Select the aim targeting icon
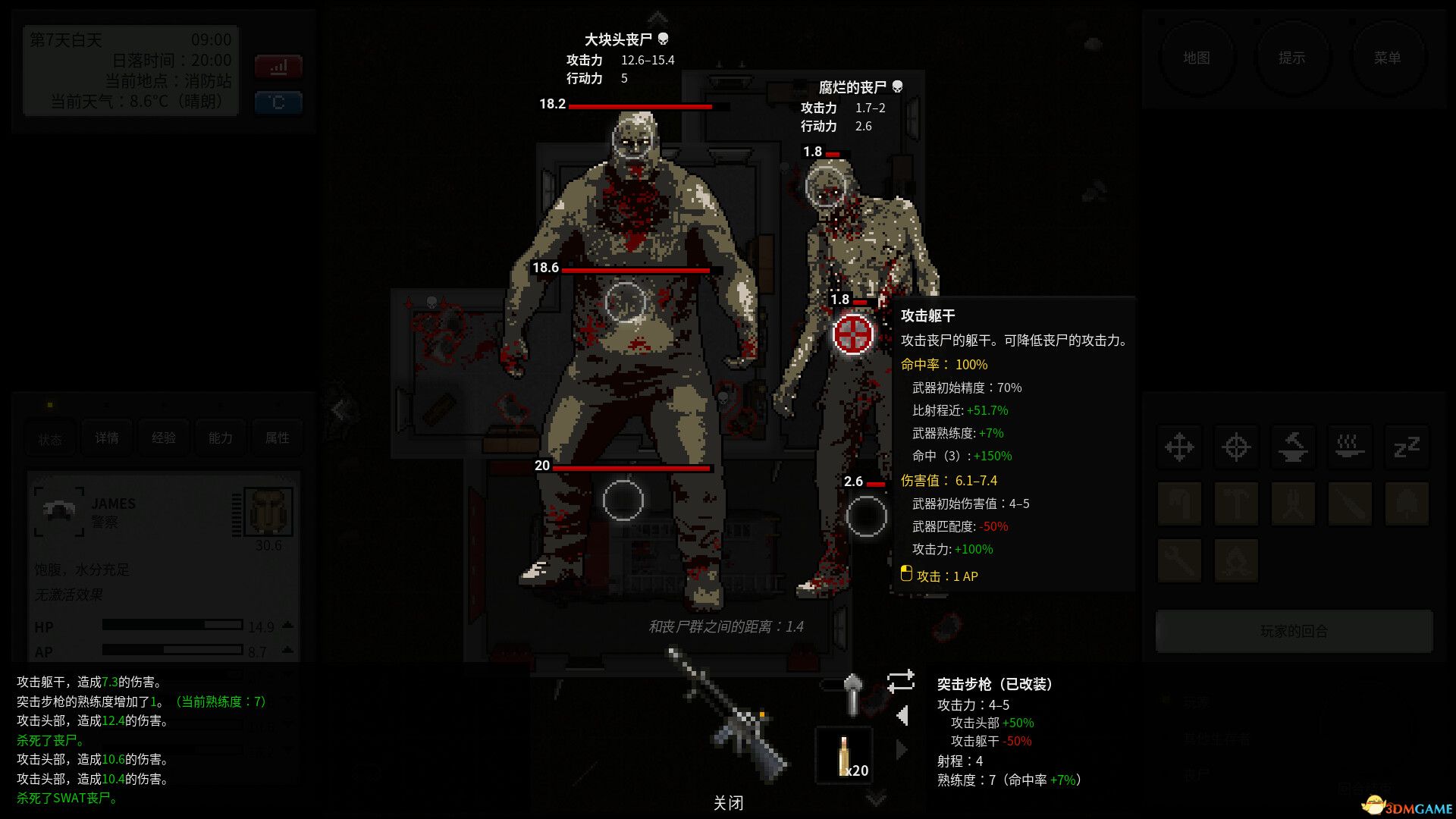The image size is (1456, 819). (1237, 447)
